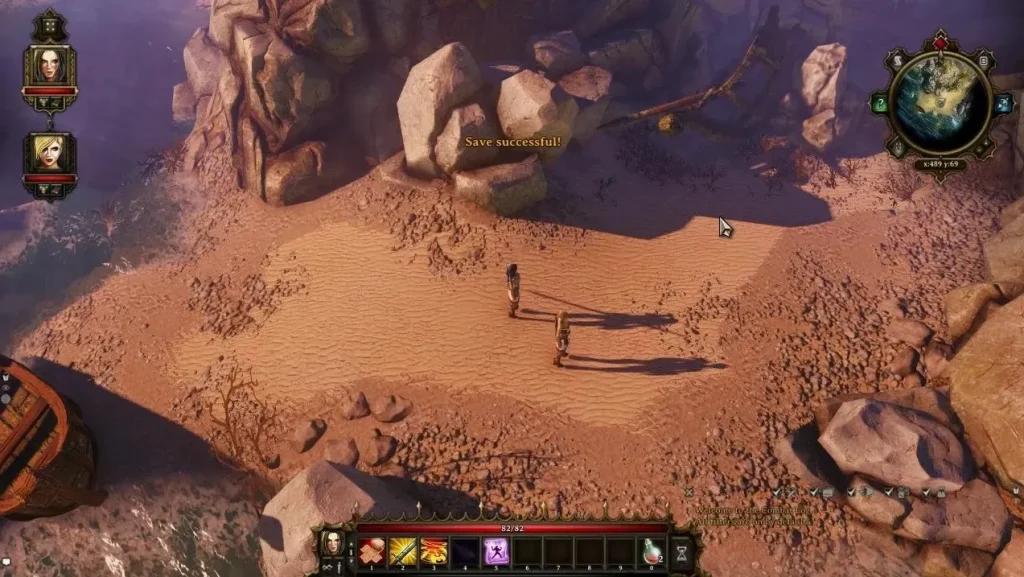Use the red potion in the hotbar
1024x577 pixels.
click(652, 551)
